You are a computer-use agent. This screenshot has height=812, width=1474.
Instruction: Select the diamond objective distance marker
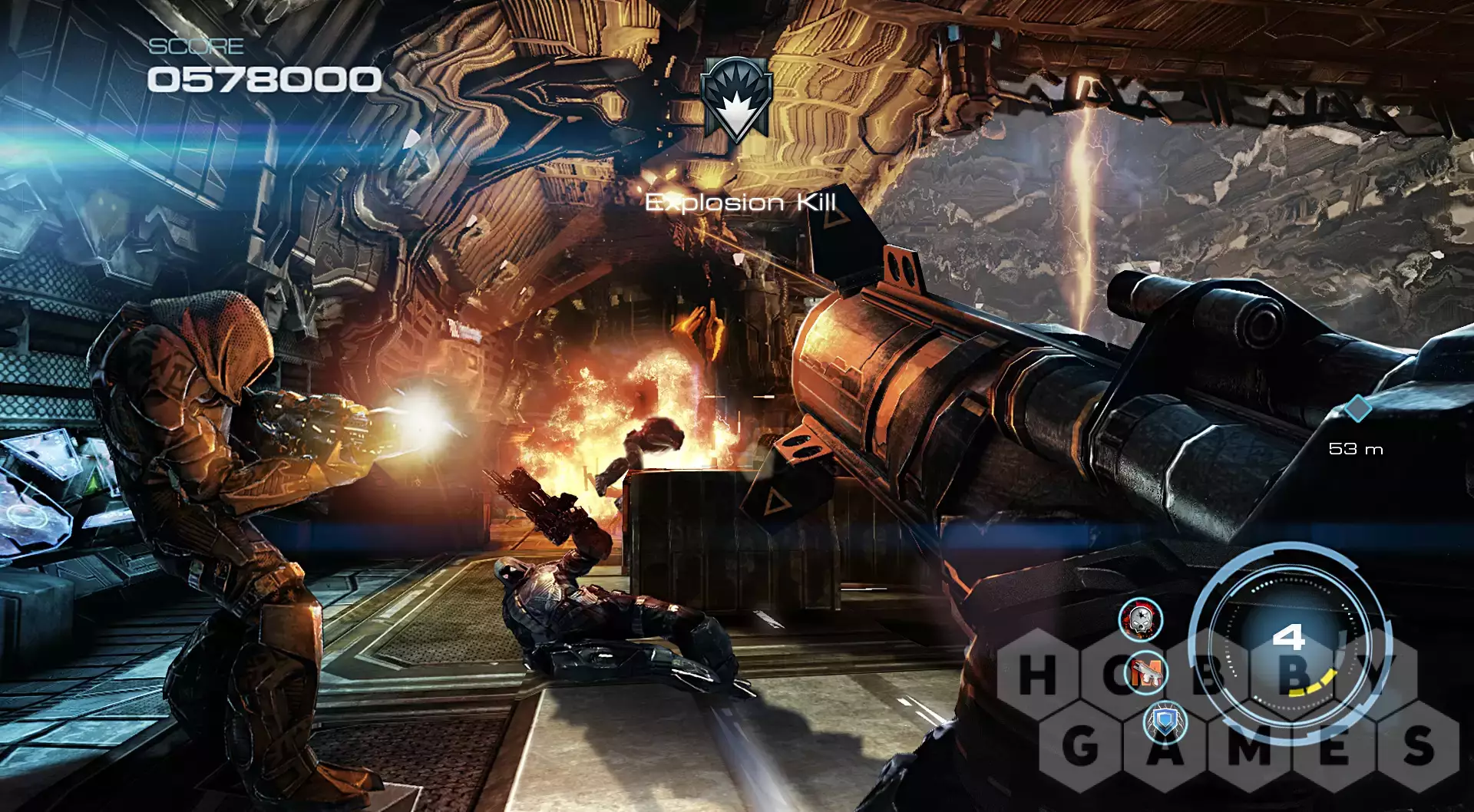click(x=1357, y=408)
